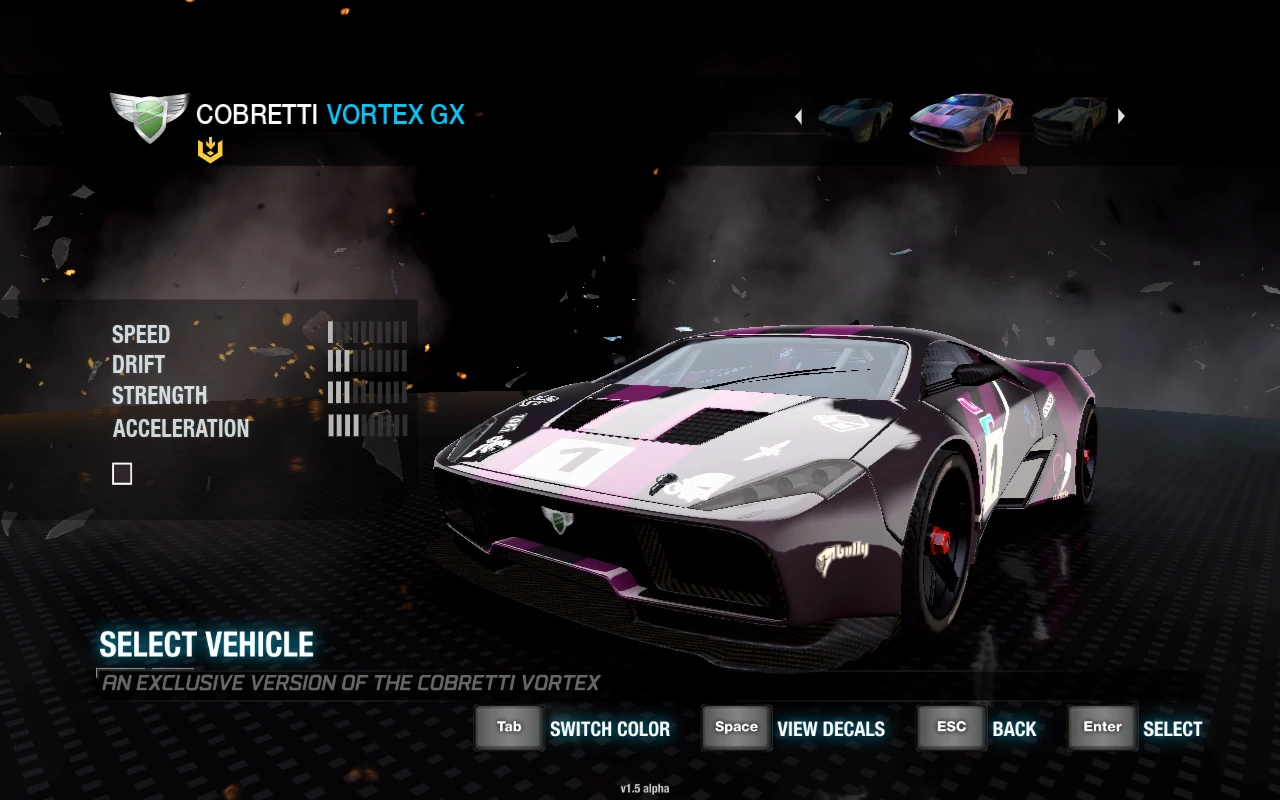Viewport: 1280px width, 800px height.
Task: Show the previous vehicle with the left arrow
Action: click(798, 117)
